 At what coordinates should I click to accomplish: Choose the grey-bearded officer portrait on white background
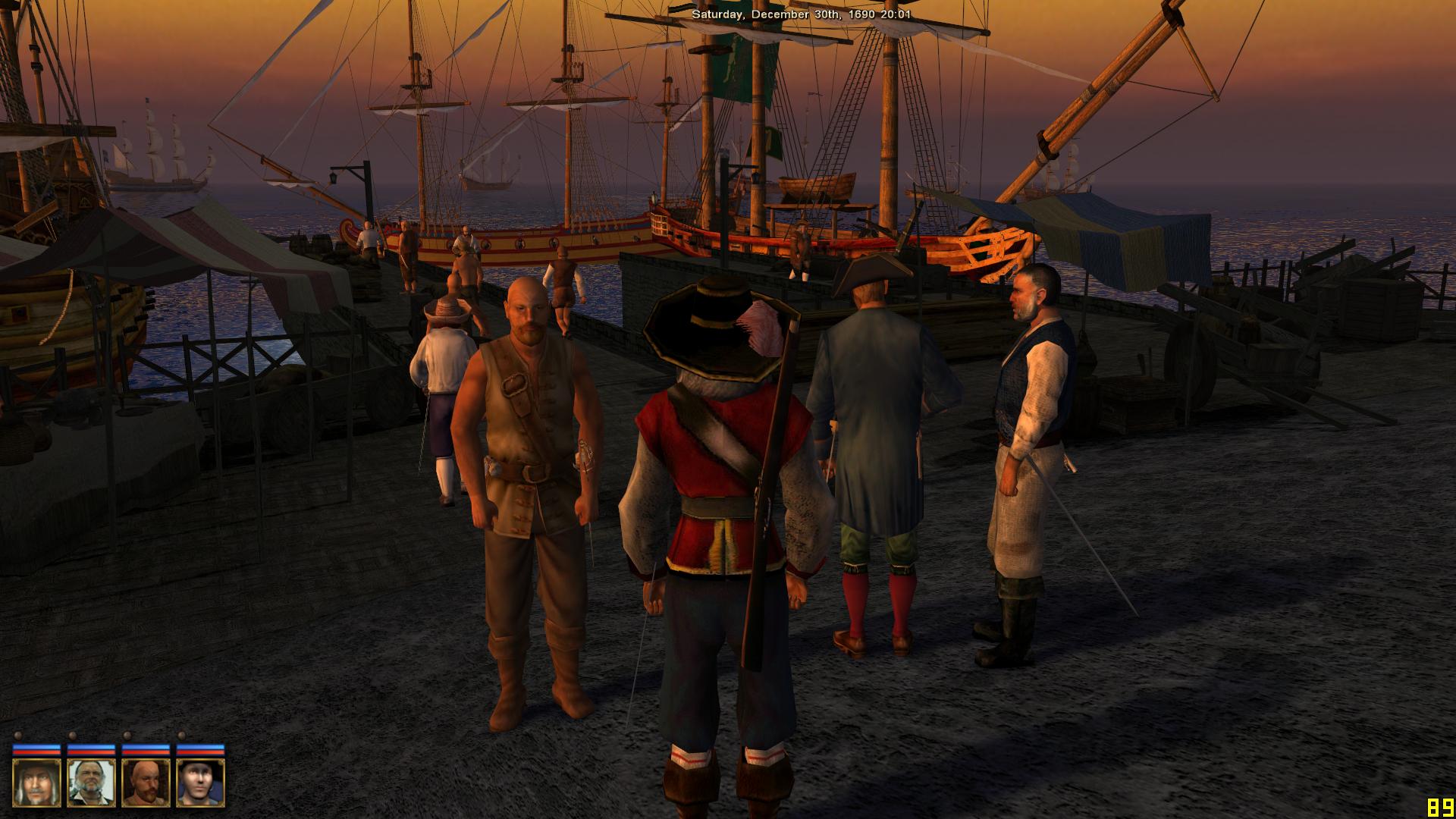pos(91,783)
